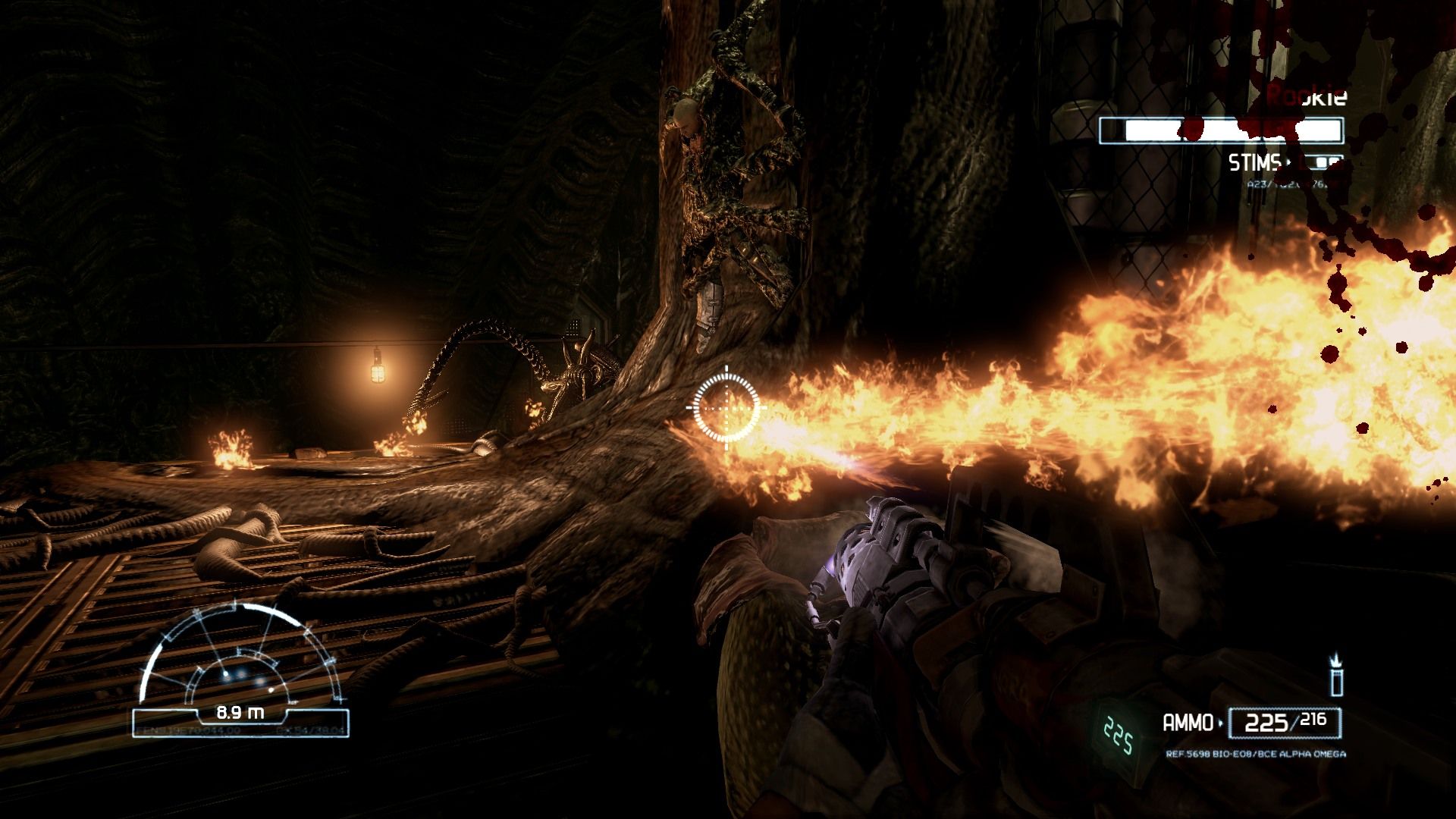Select the flare icon above ammo

pos(1336,675)
